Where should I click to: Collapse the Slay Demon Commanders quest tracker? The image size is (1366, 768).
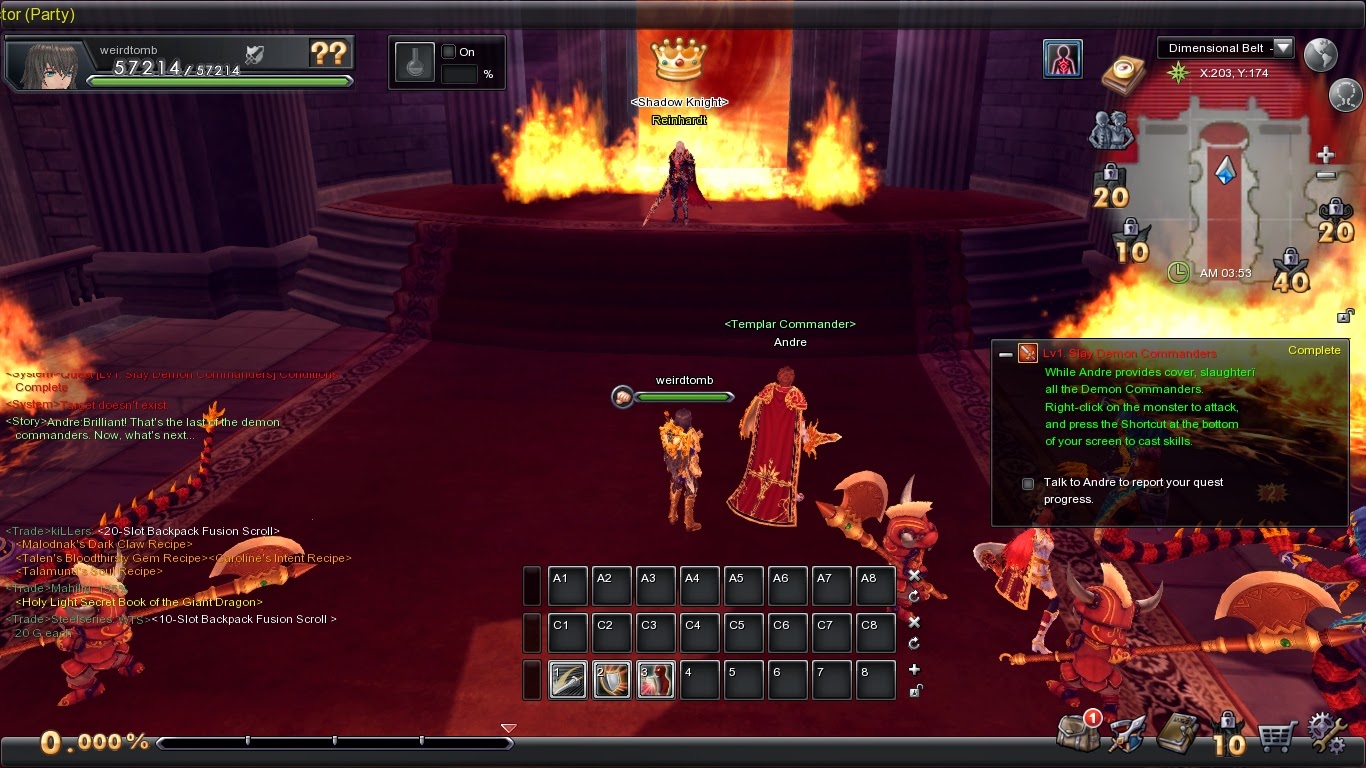coord(1005,354)
